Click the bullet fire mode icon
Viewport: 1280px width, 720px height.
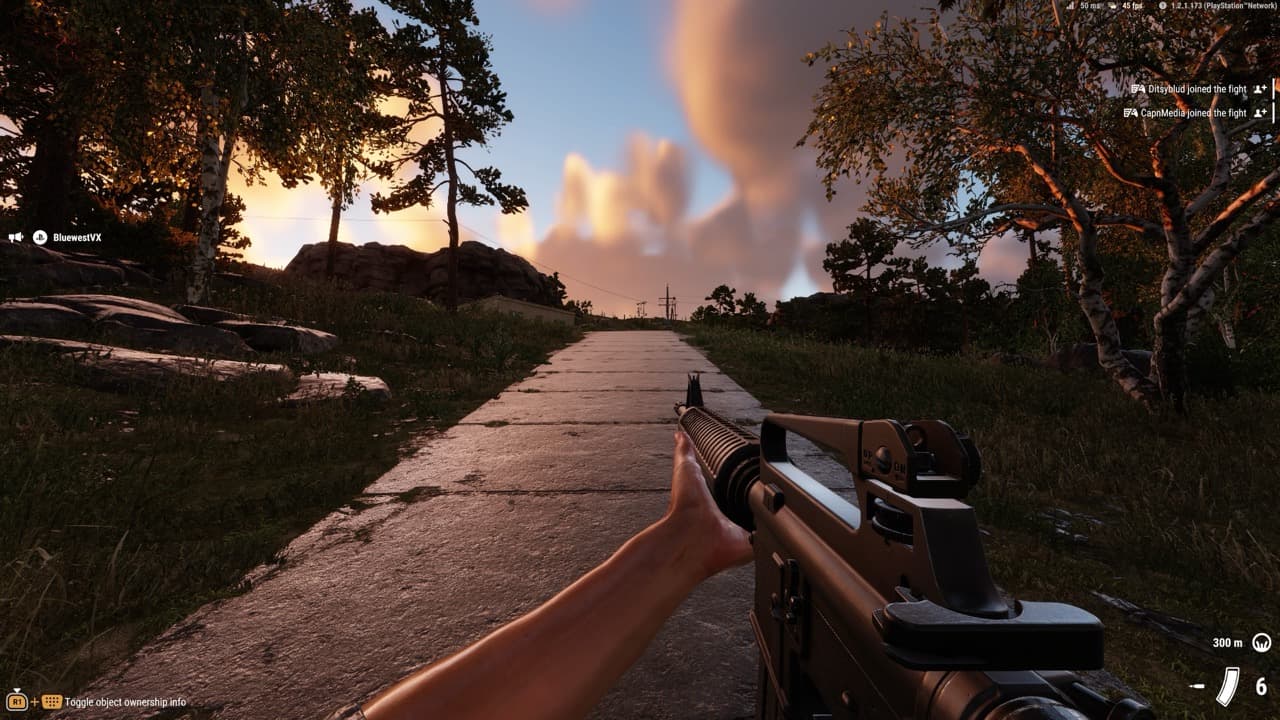pos(1197,687)
